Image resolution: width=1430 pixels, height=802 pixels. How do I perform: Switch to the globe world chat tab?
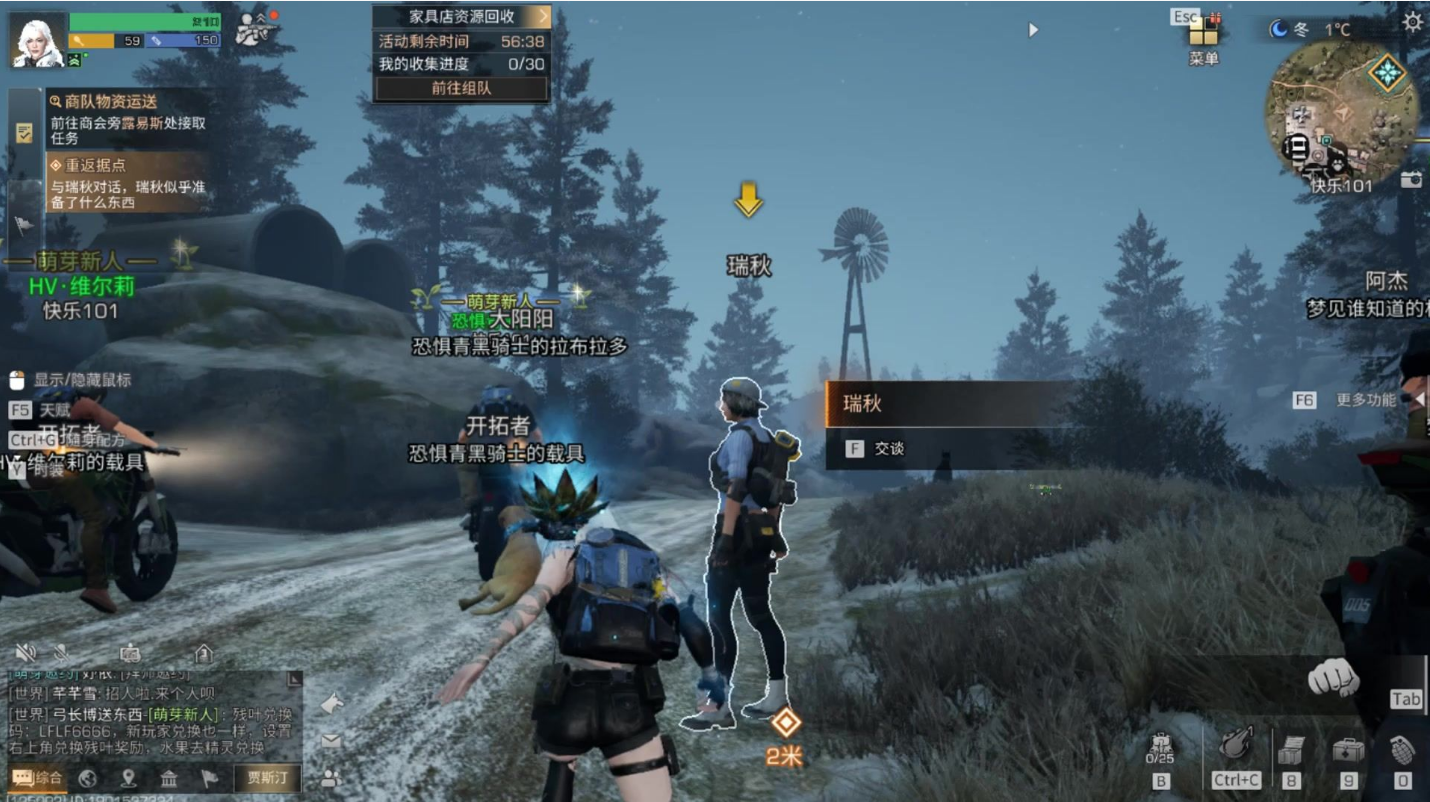coord(87,778)
